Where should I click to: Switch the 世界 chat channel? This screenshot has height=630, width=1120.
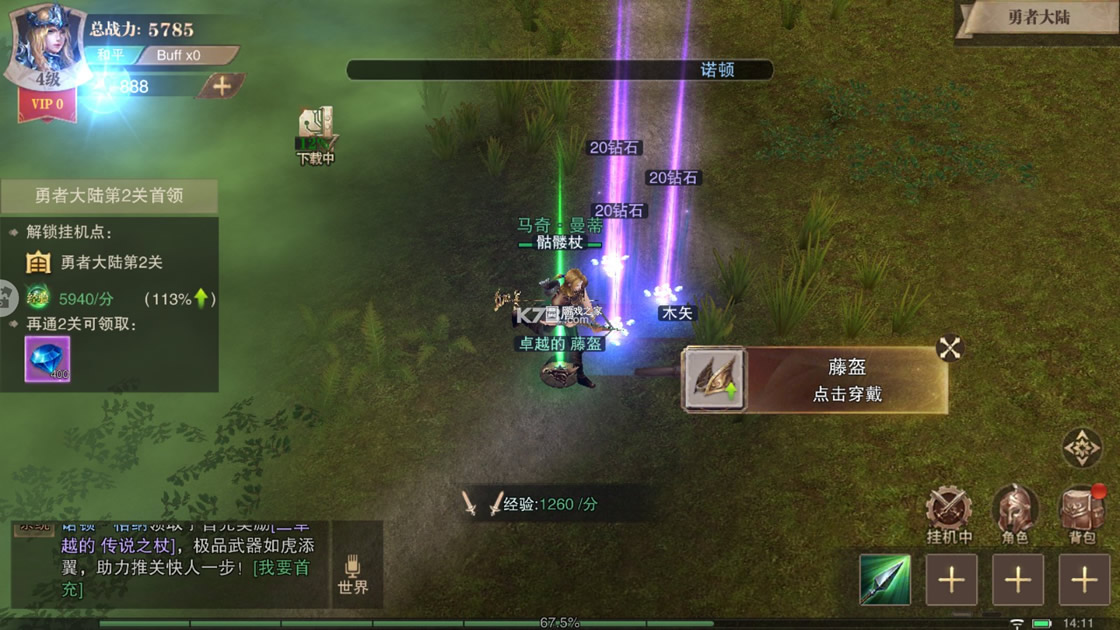(353, 574)
